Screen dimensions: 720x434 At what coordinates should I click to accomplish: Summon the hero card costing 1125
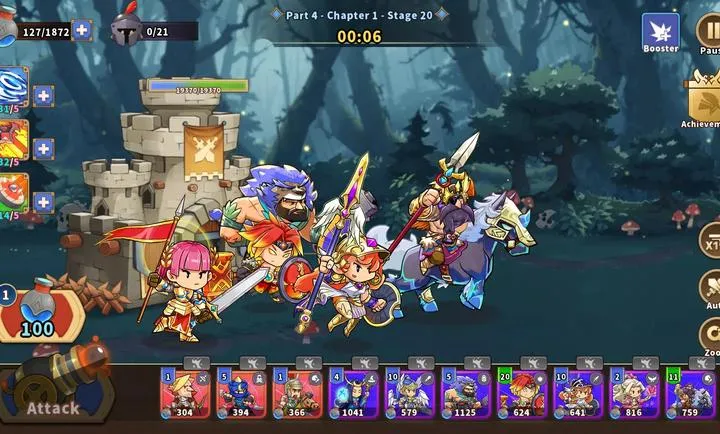(465, 393)
